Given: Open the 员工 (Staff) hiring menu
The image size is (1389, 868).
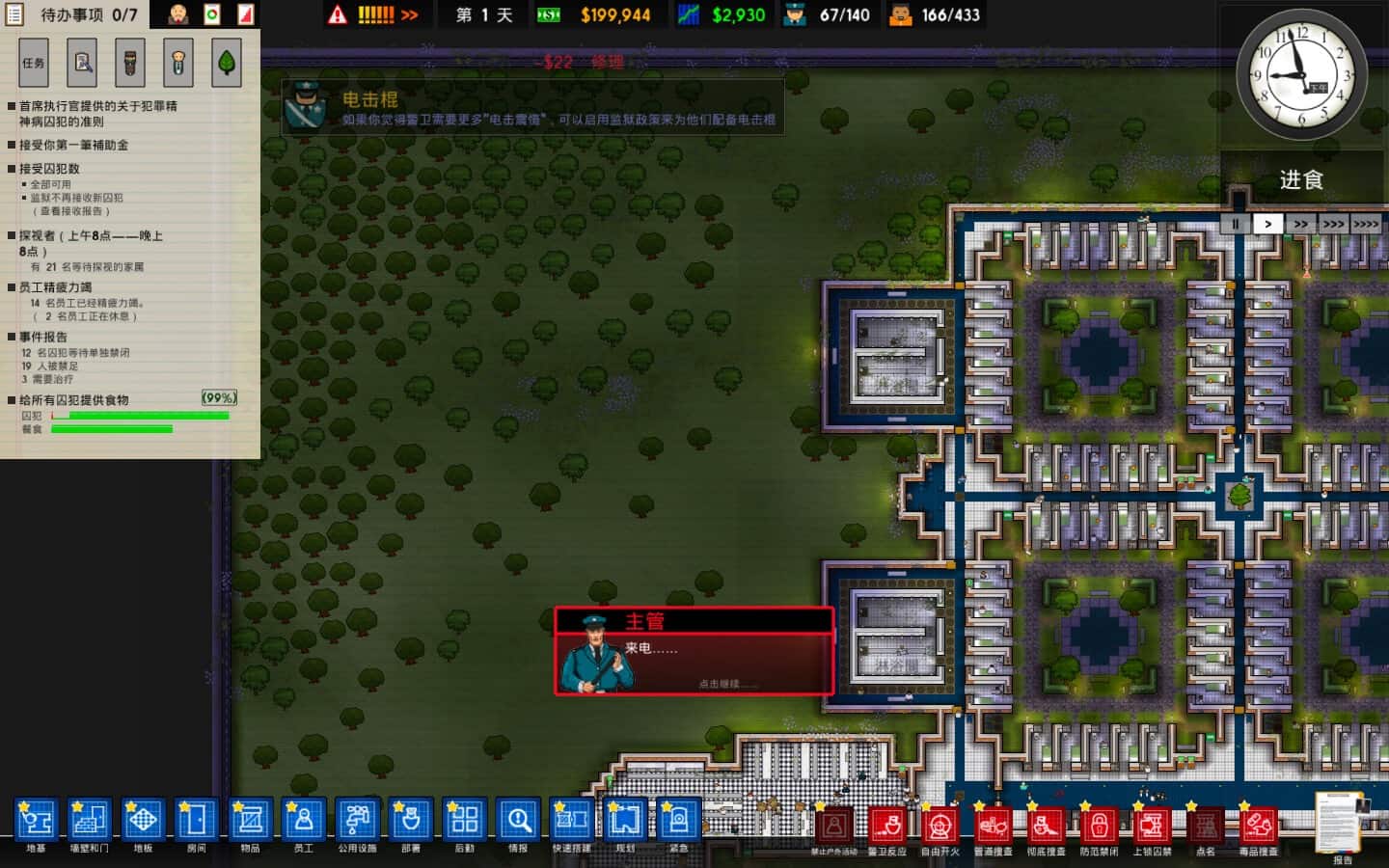Looking at the screenshot, I should tap(304, 822).
